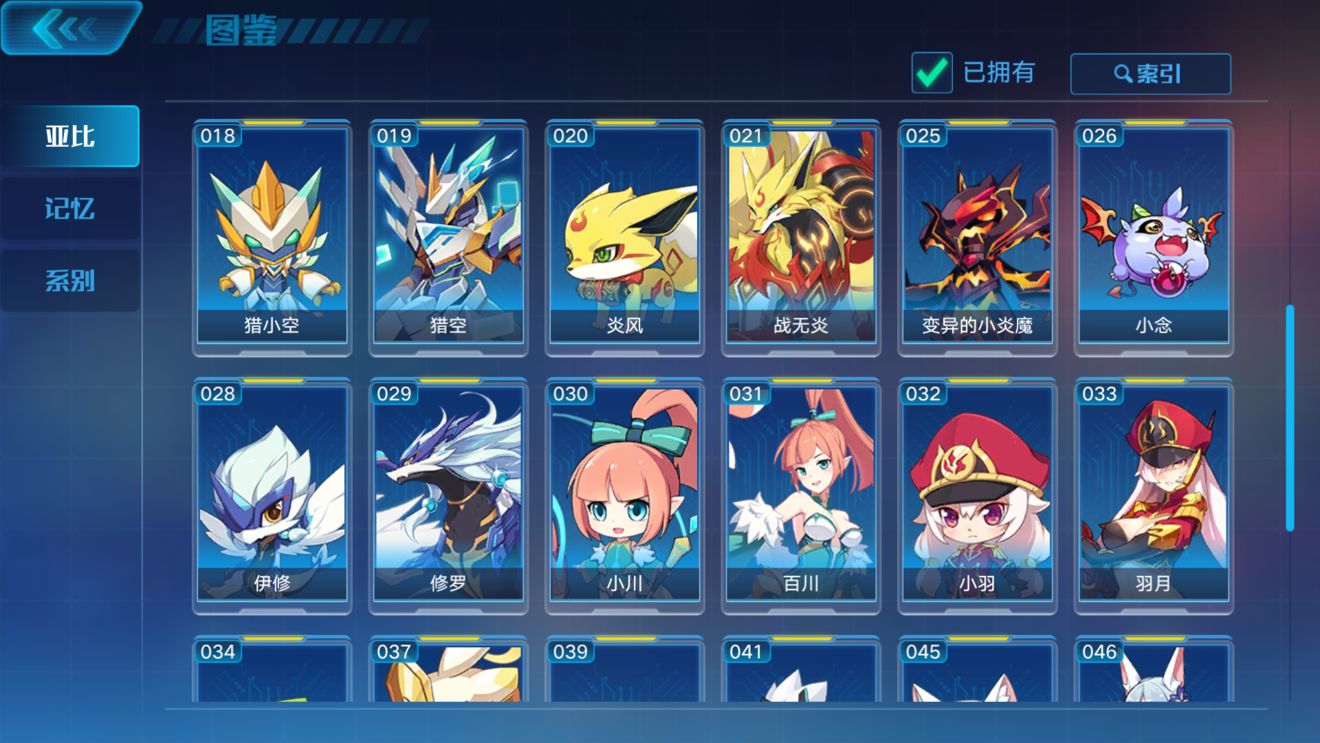Screen dimensions: 1320x743
Task: View the 战无炎 card
Action: (x=801, y=238)
